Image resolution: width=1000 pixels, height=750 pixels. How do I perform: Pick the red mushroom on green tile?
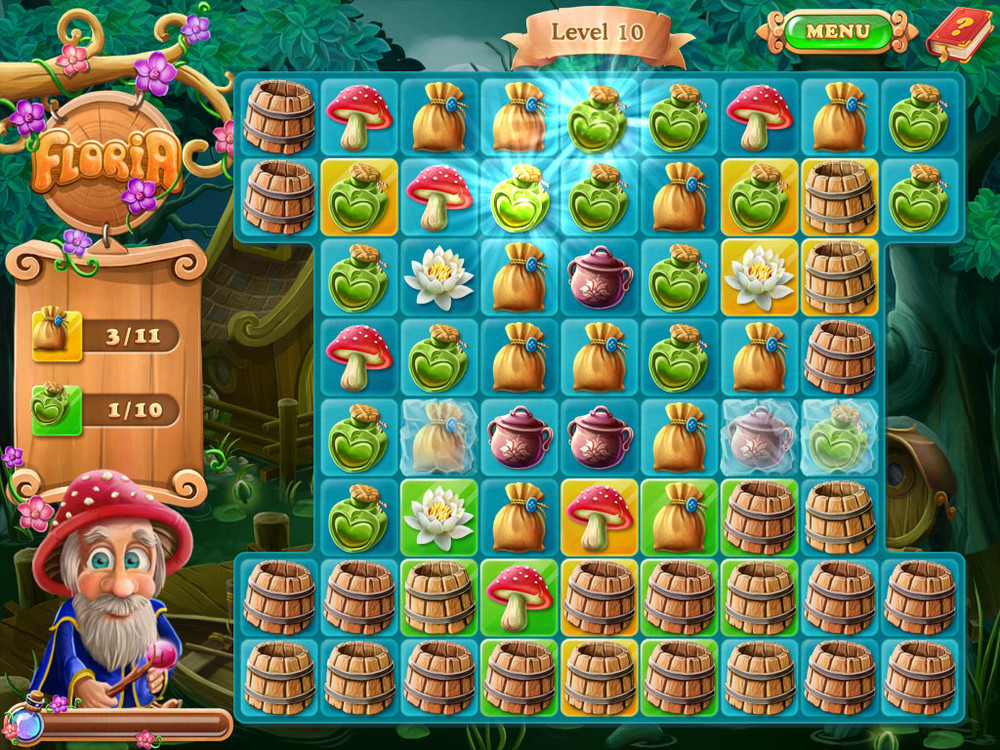pyautogui.click(x=519, y=597)
